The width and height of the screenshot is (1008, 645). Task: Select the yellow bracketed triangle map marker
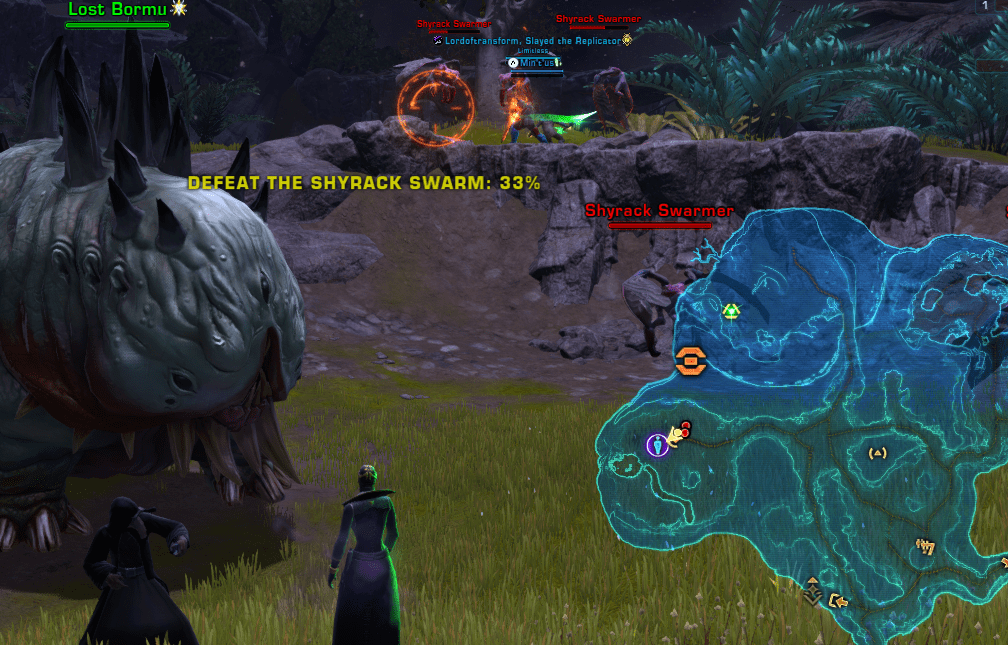point(878,453)
